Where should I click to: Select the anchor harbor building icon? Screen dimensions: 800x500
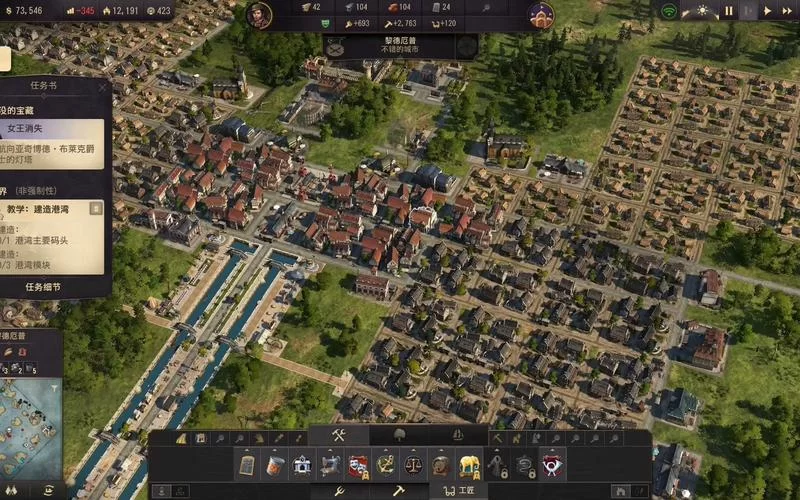point(385,465)
